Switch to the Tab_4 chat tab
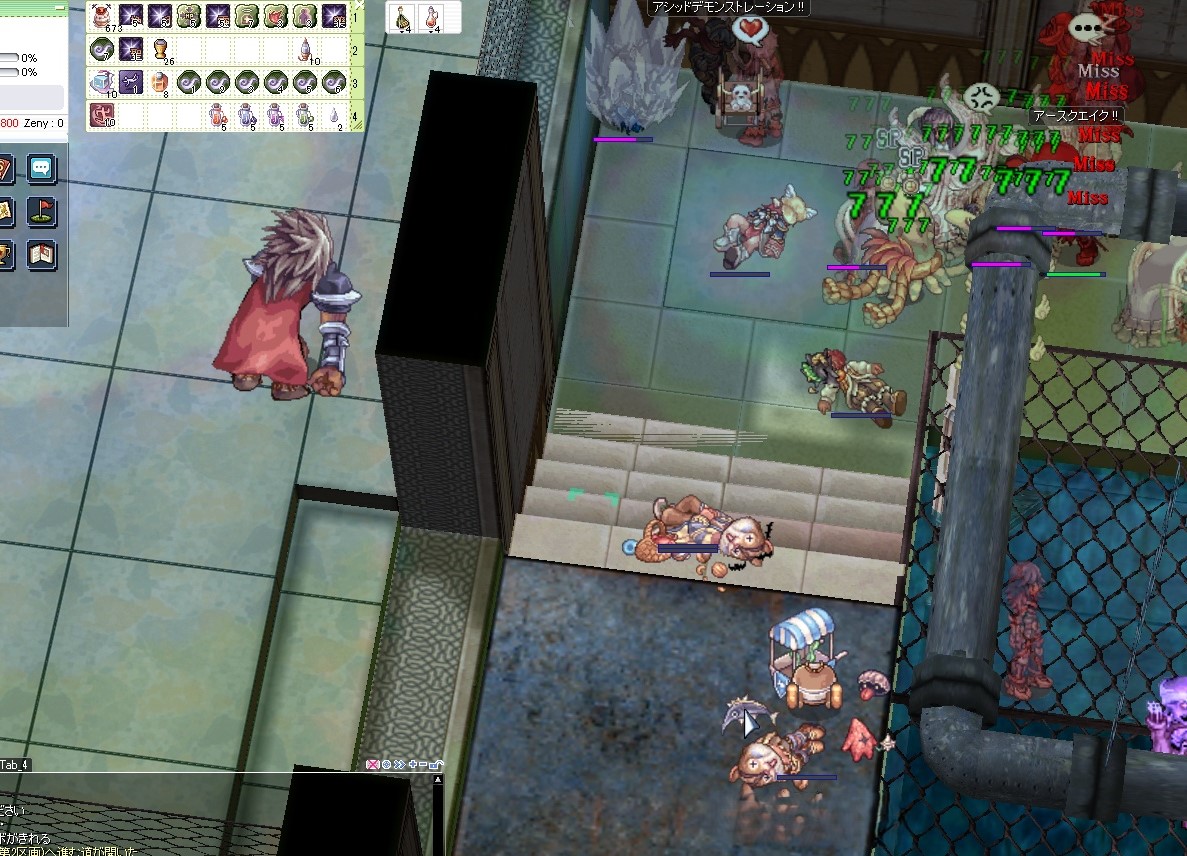 pos(15,765)
